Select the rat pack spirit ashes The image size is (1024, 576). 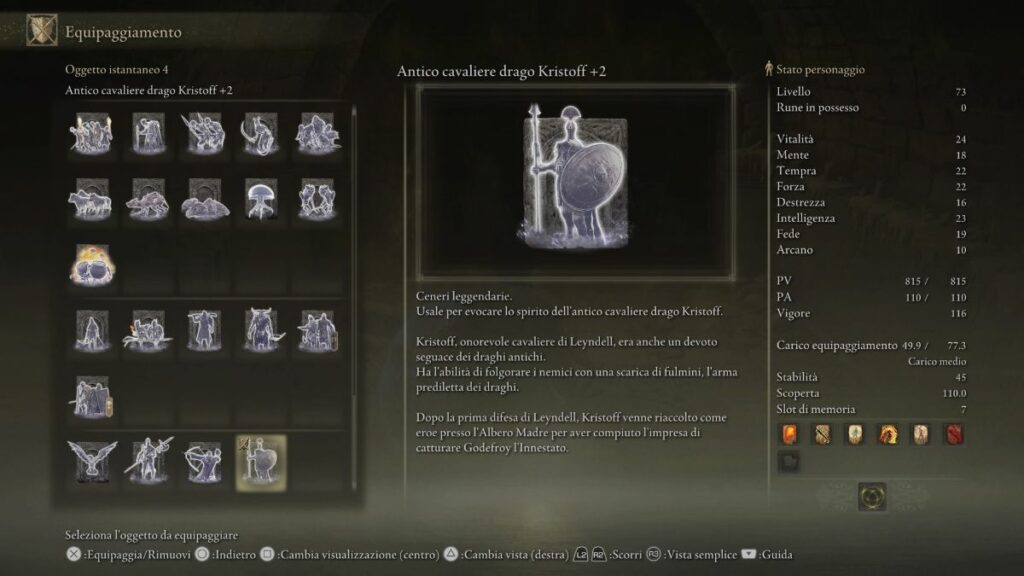tap(147, 199)
